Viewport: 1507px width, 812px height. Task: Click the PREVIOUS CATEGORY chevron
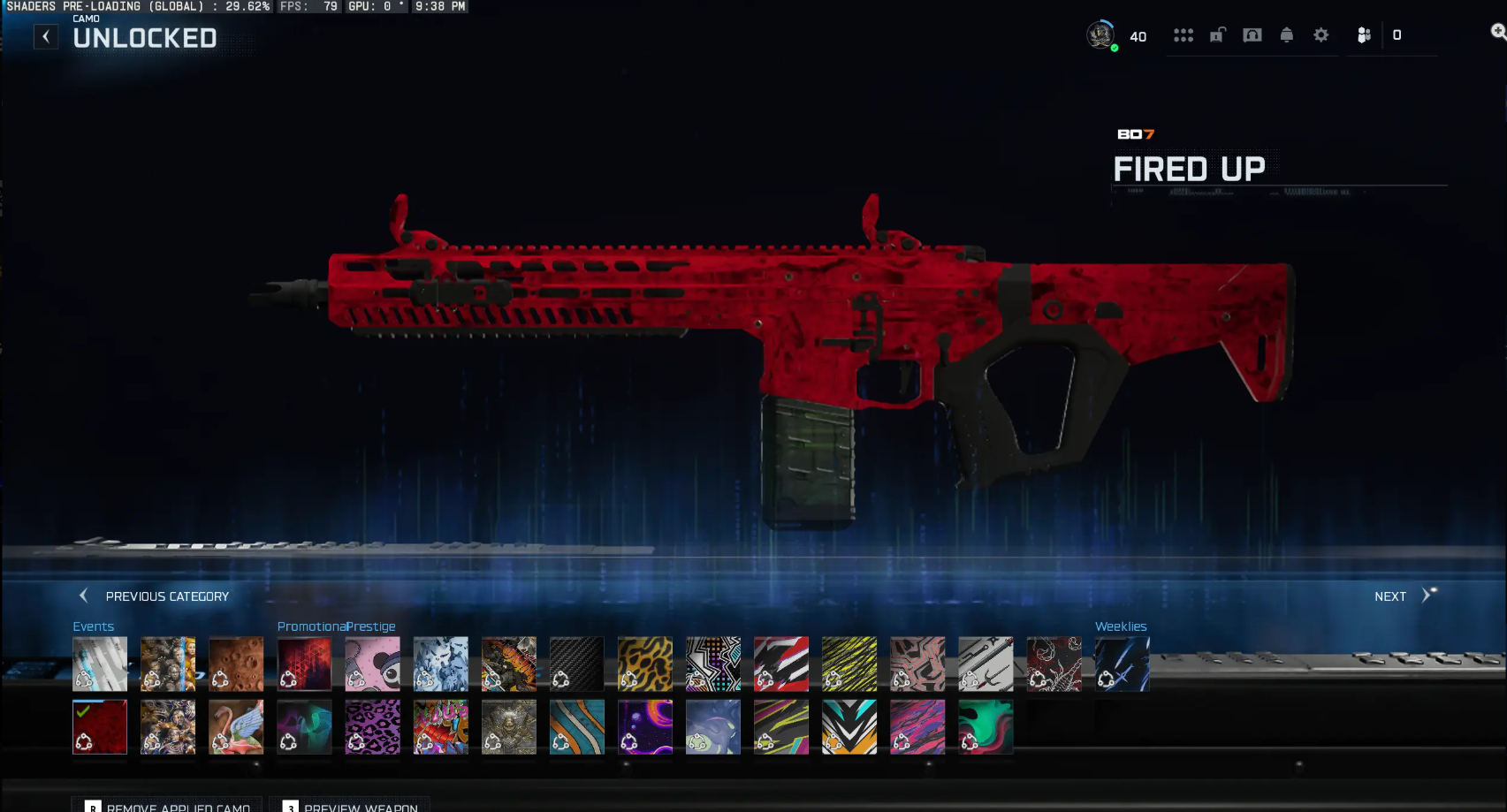(x=85, y=596)
